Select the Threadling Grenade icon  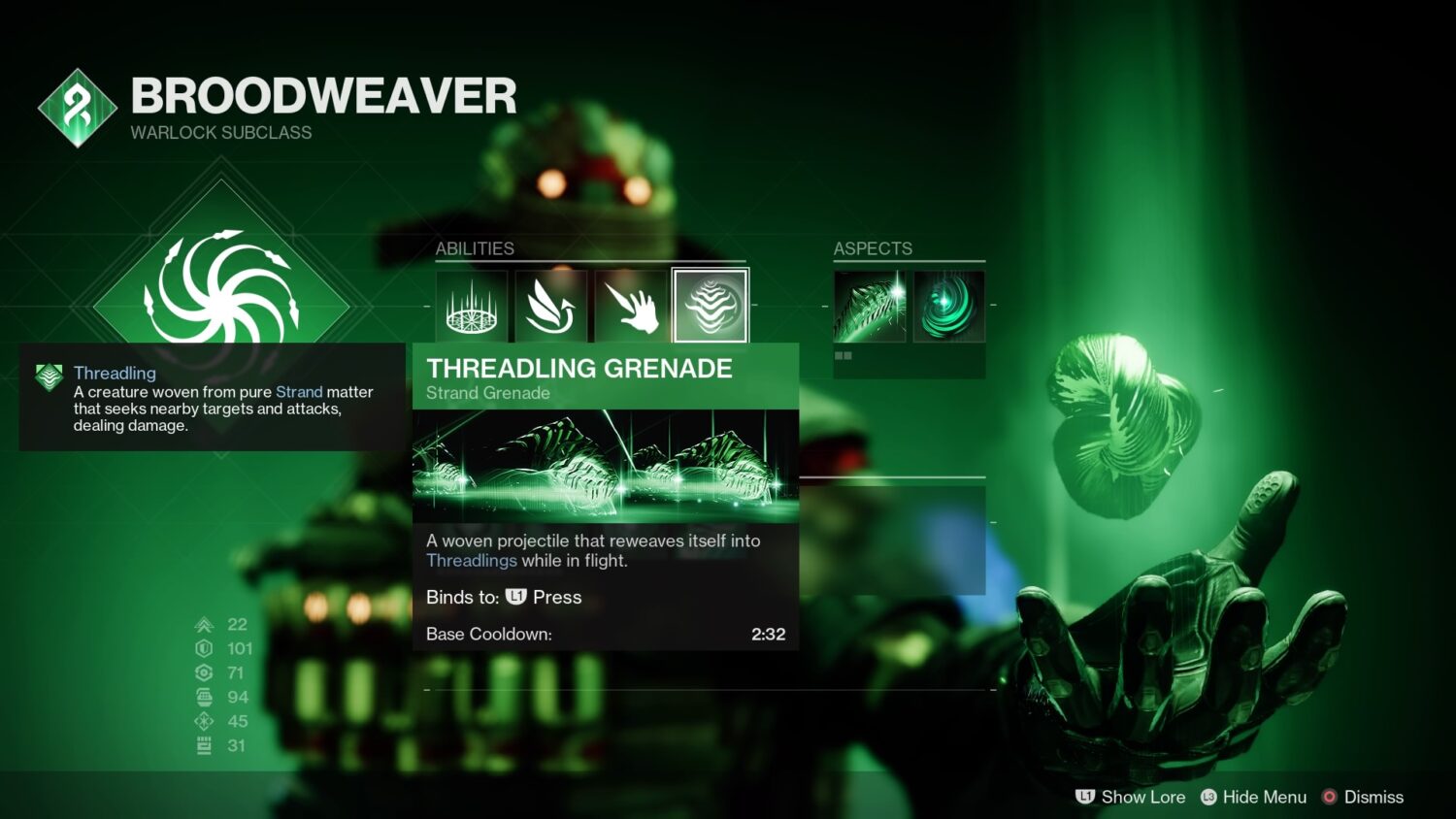tap(709, 306)
